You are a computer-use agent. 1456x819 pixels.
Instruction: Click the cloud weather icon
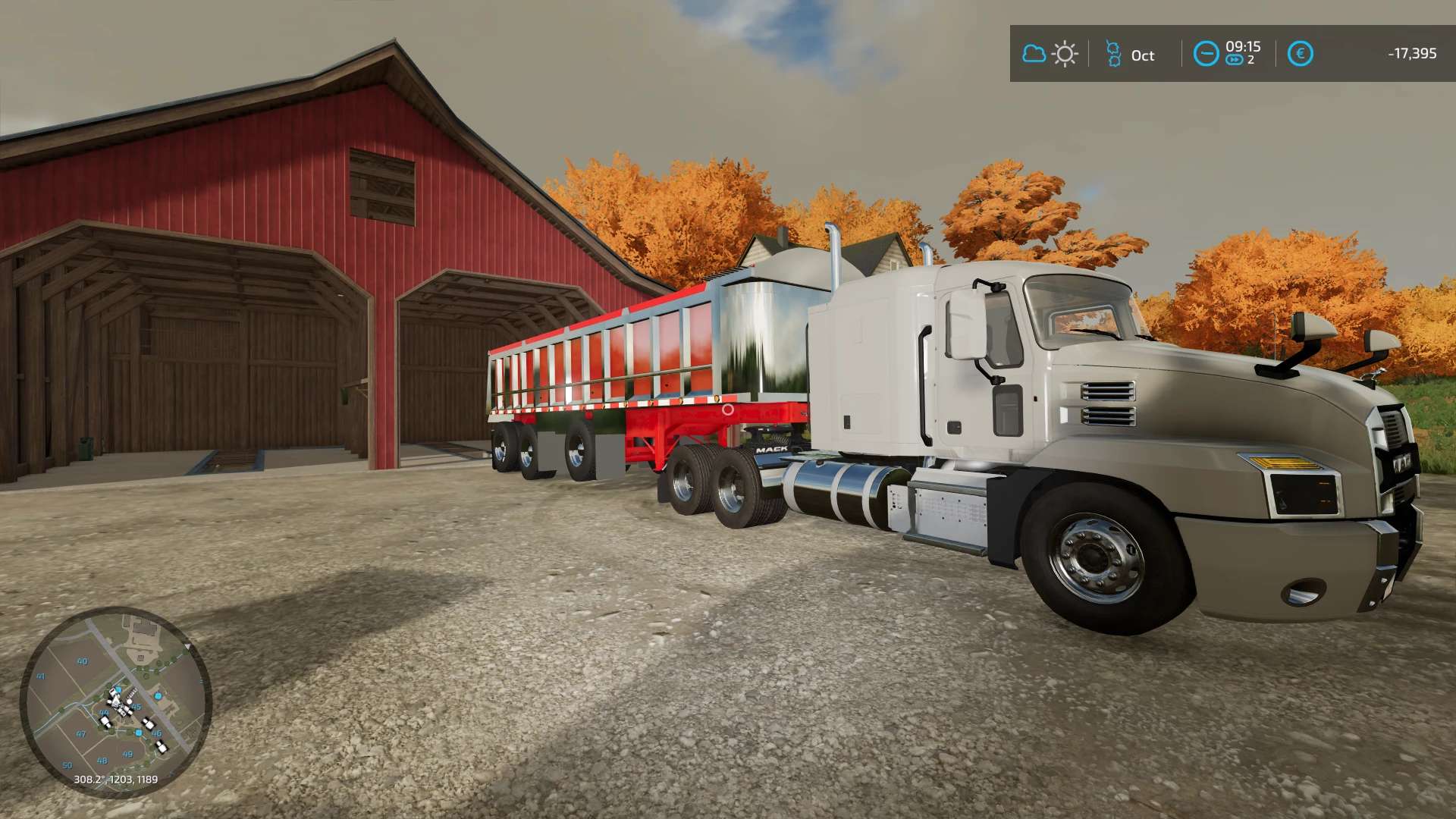point(1034,54)
